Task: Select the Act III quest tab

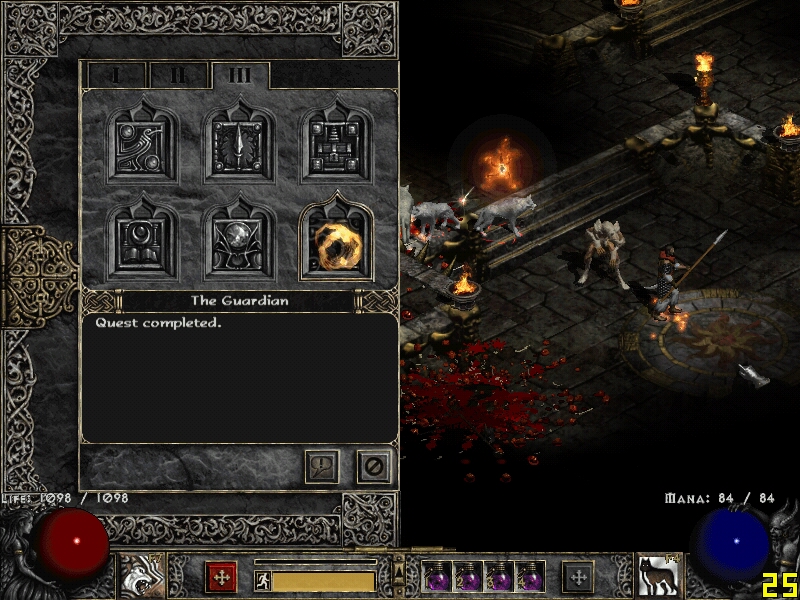Action: [x=240, y=75]
